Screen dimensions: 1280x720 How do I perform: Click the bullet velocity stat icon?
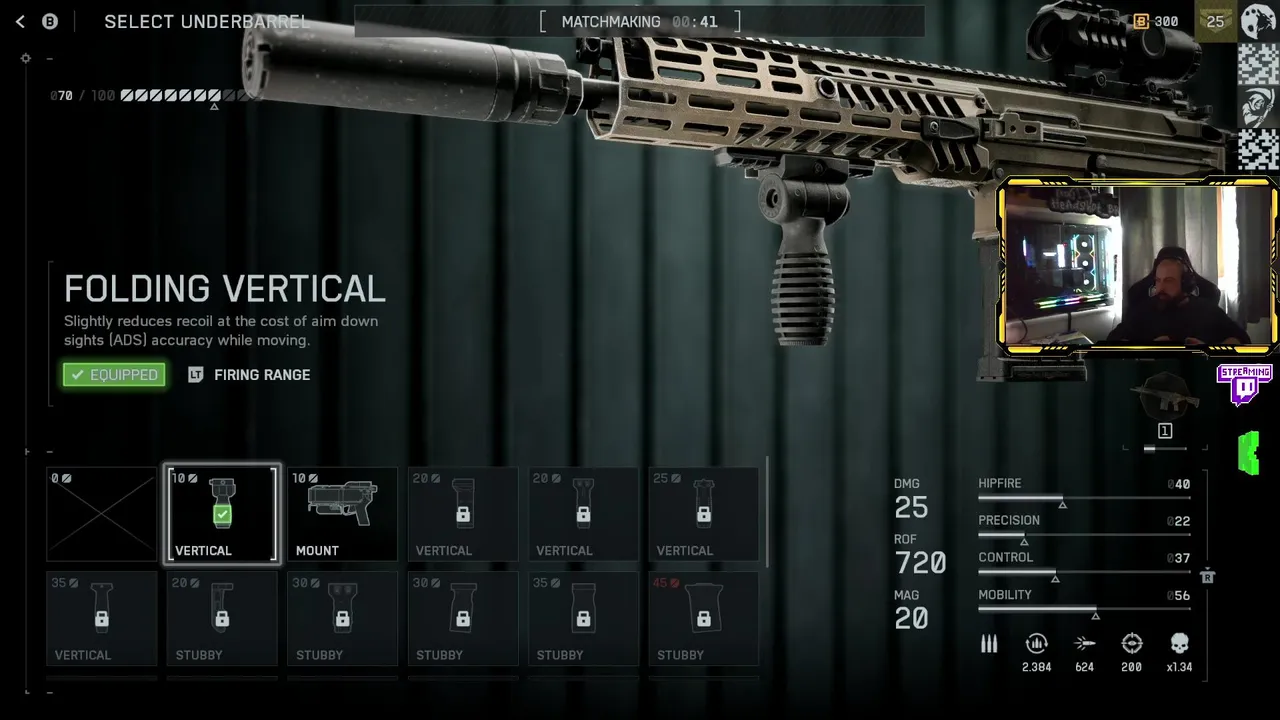(1084, 644)
